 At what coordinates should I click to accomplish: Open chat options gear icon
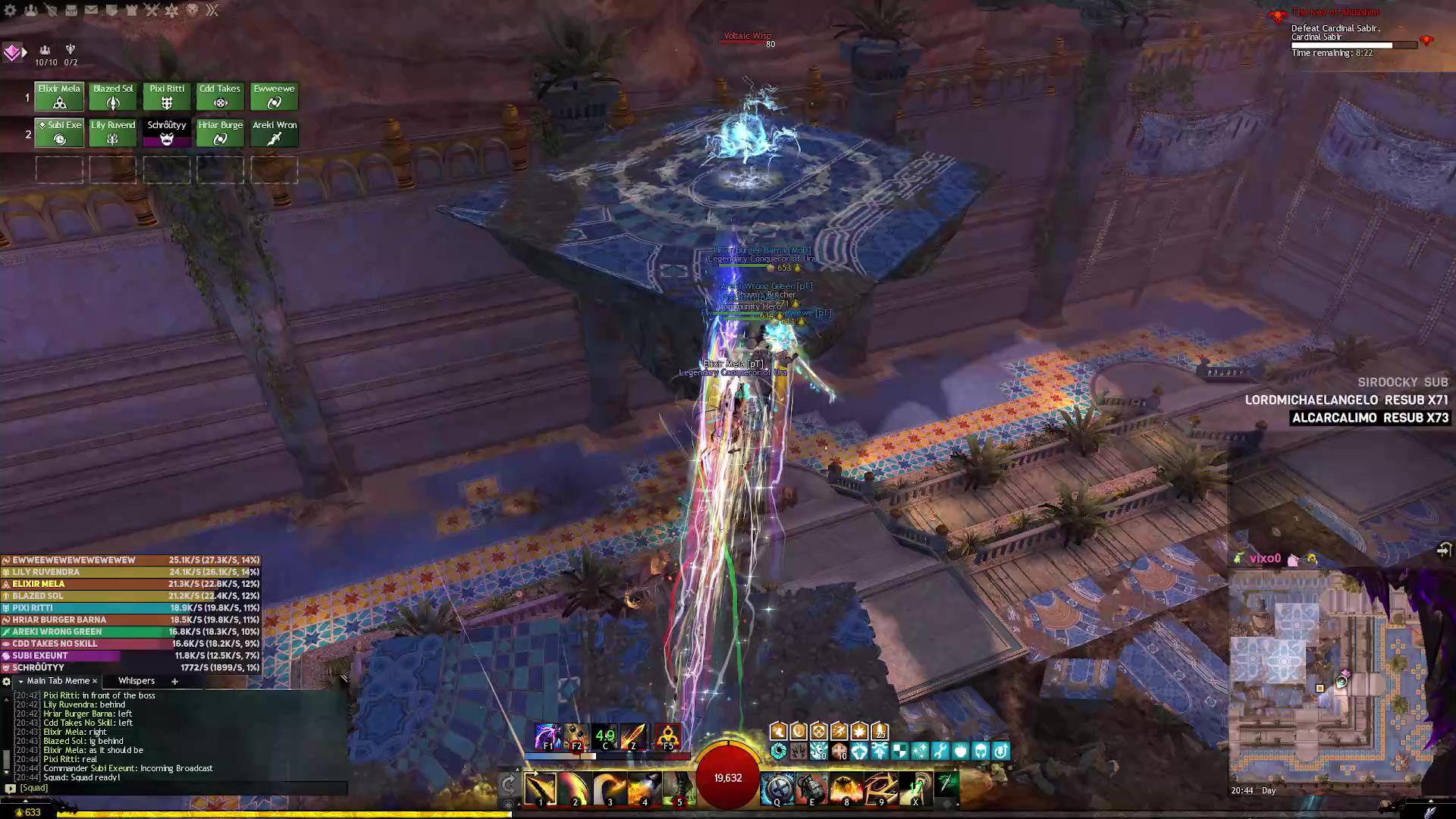click(7, 681)
